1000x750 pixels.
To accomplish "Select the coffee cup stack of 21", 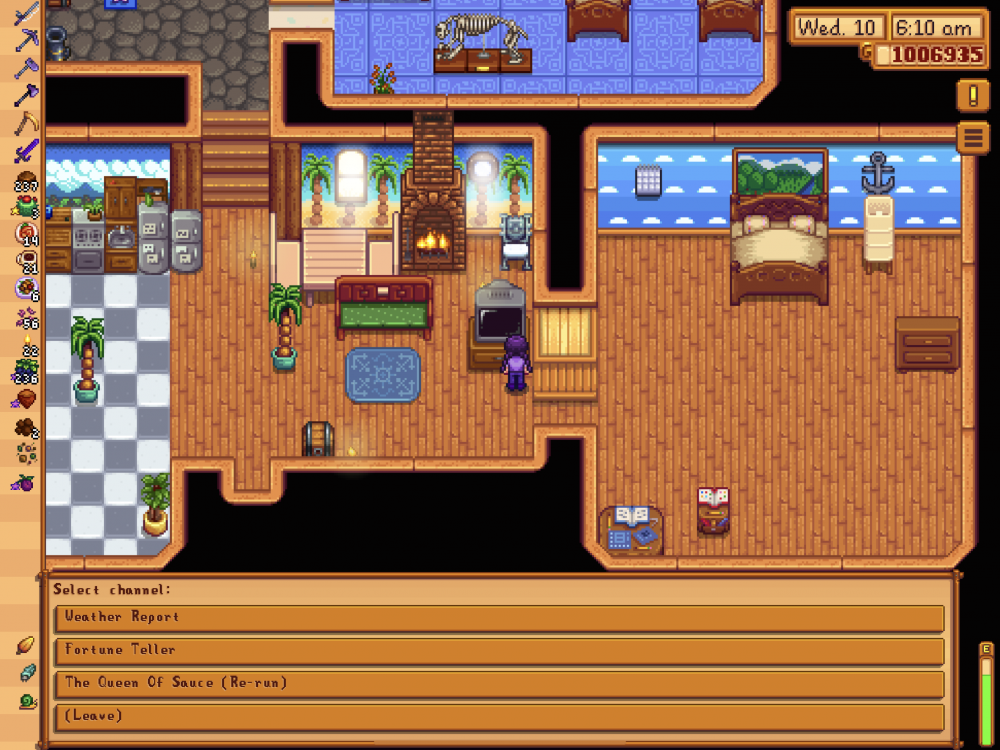I will (26, 263).
